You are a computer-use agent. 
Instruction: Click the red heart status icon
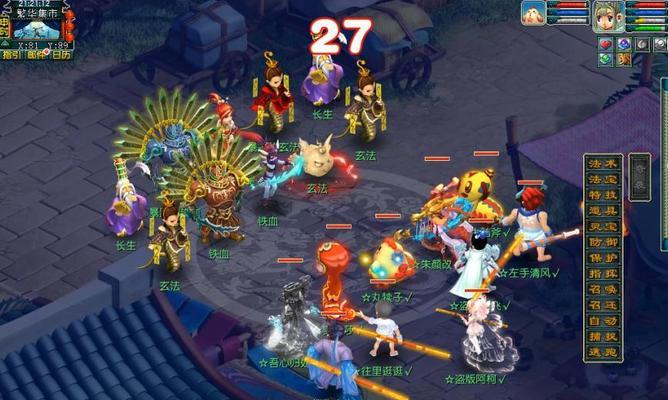point(605,44)
